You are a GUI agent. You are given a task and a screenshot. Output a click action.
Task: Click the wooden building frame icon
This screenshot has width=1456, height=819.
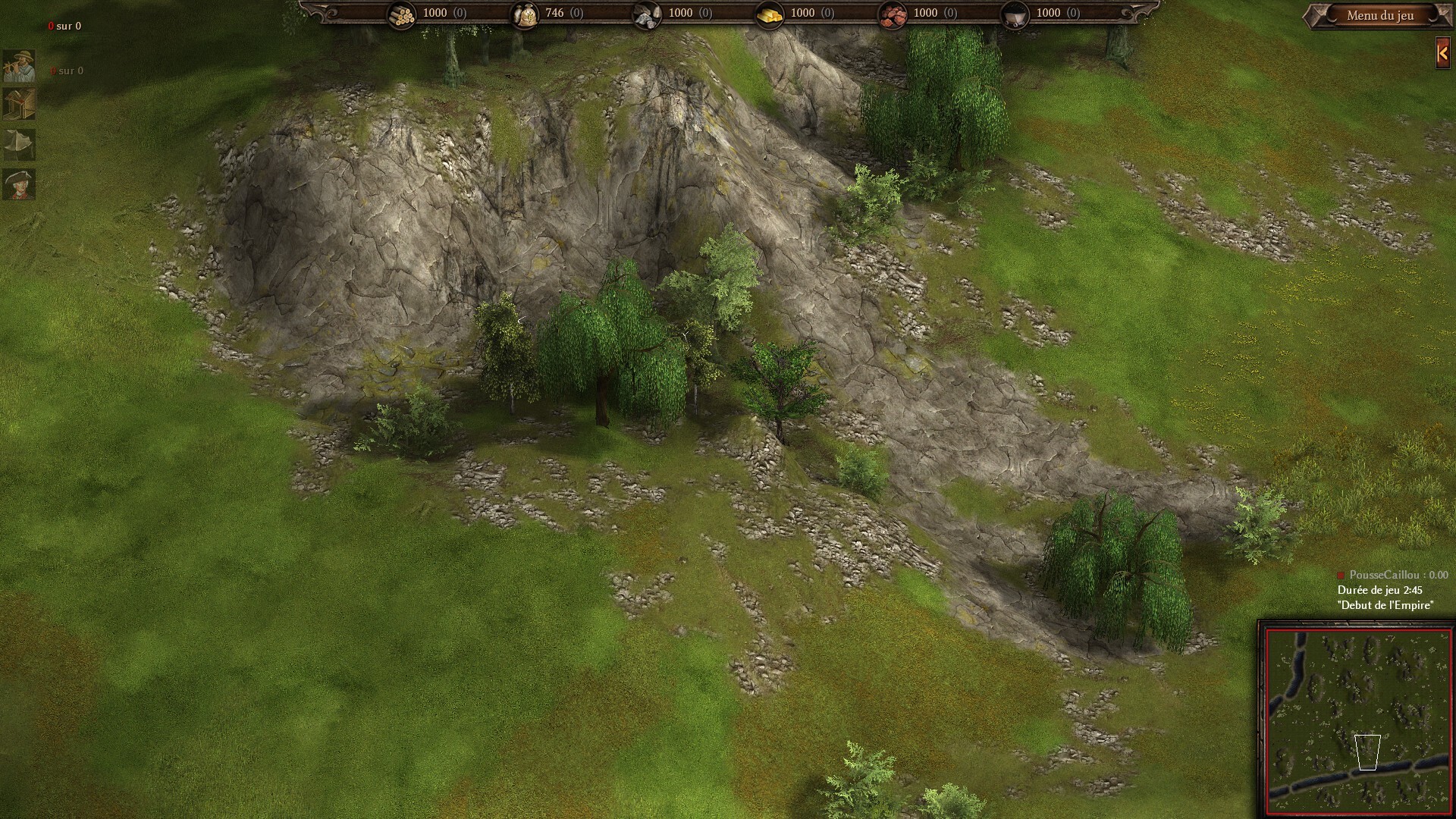pyautogui.click(x=19, y=105)
